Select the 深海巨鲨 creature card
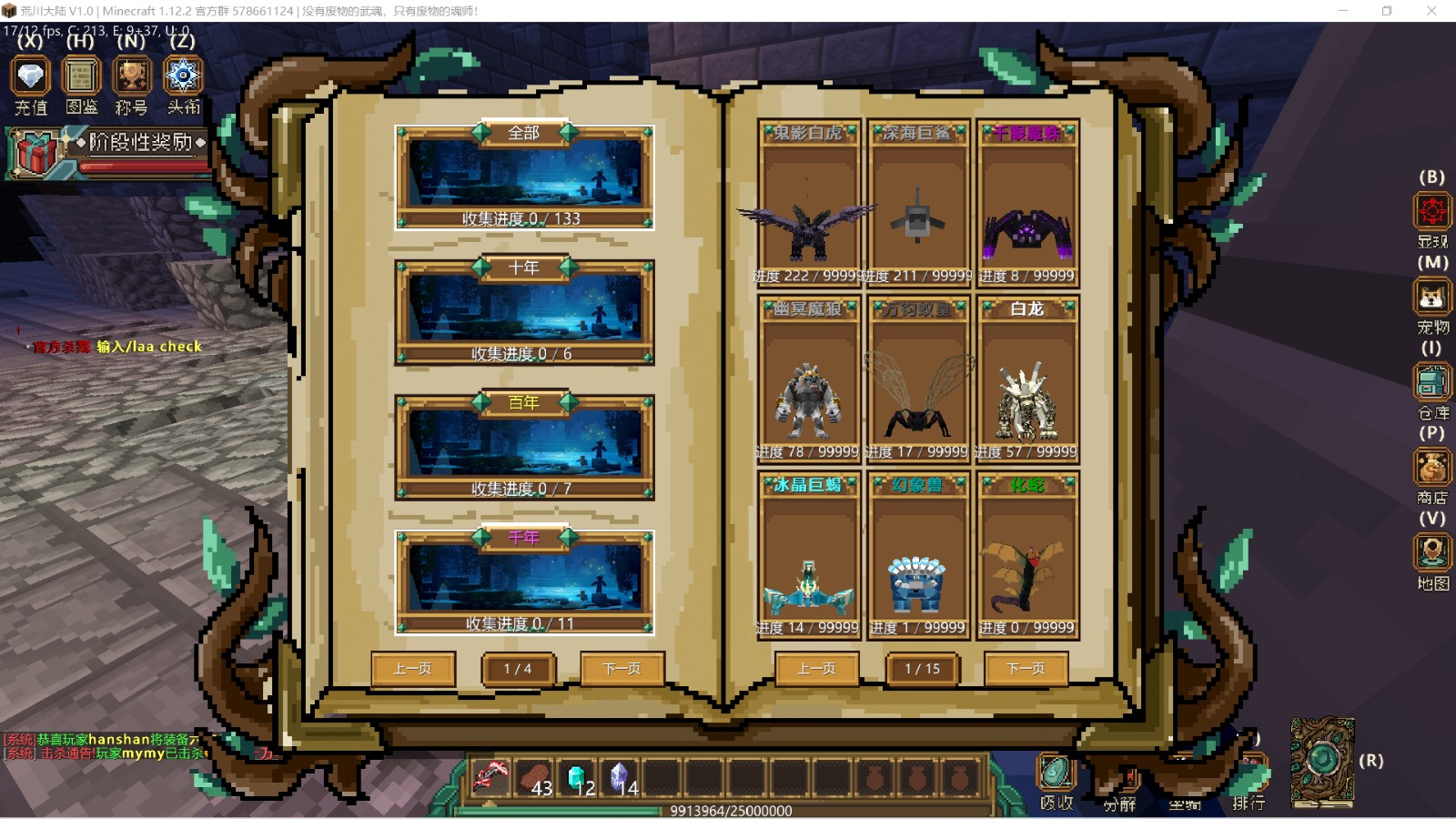Image resolution: width=1456 pixels, height=819 pixels. tap(918, 204)
